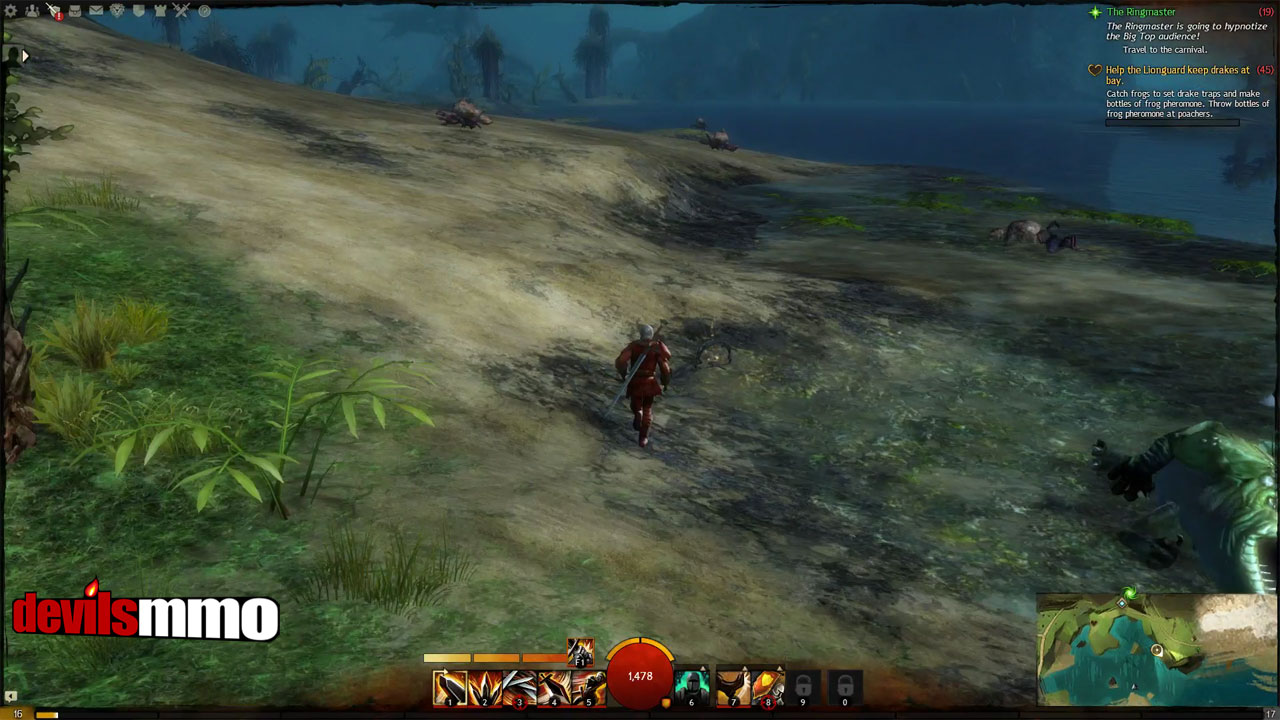Viewport: 1280px width, 720px height.
Task: Activate the utility skill in slot 7
Action: tap(733, 688)
